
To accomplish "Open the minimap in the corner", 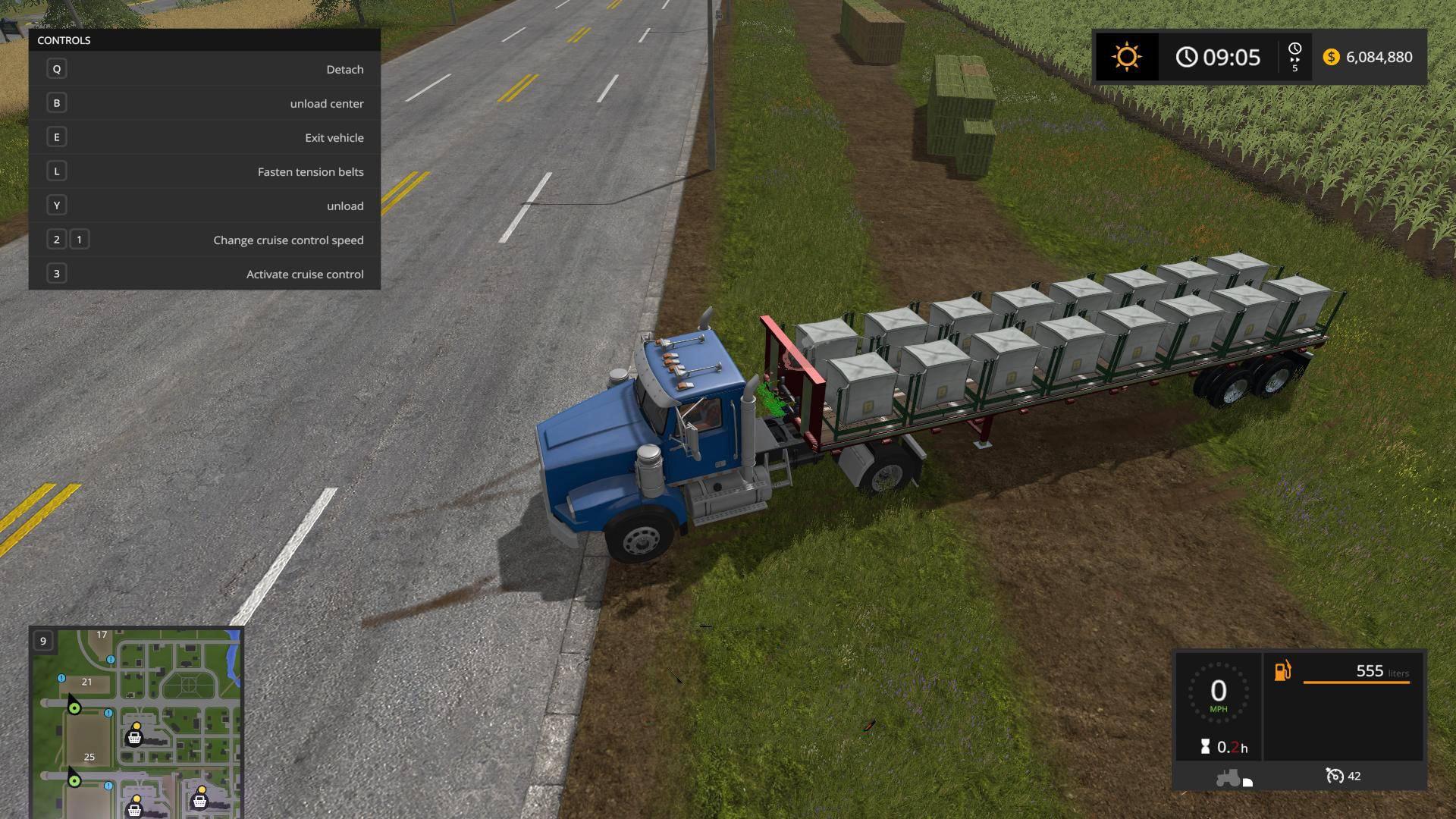I will click(x=136, y=722).
